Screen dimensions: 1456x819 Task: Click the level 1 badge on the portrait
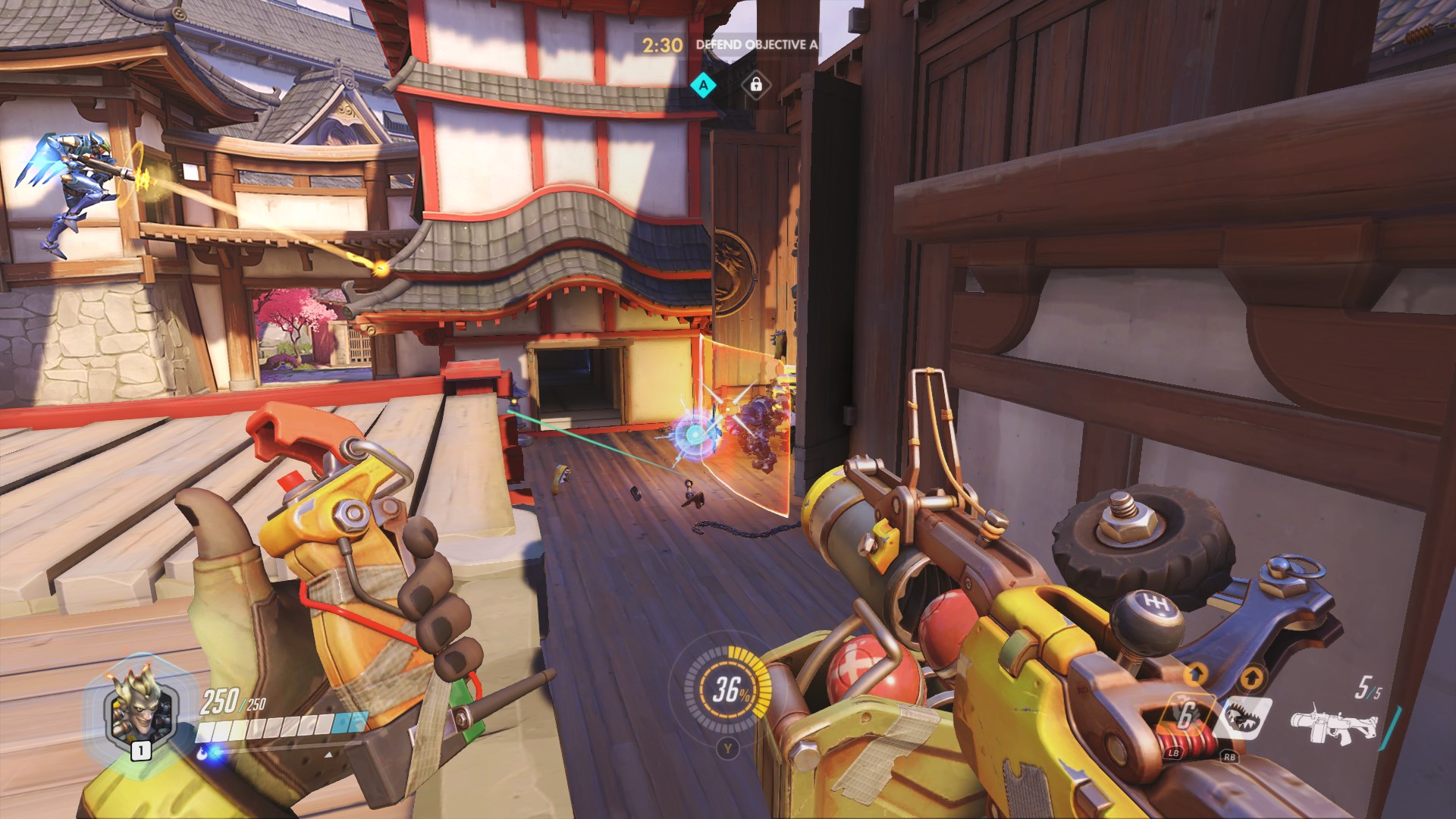[x=140, y=752]
